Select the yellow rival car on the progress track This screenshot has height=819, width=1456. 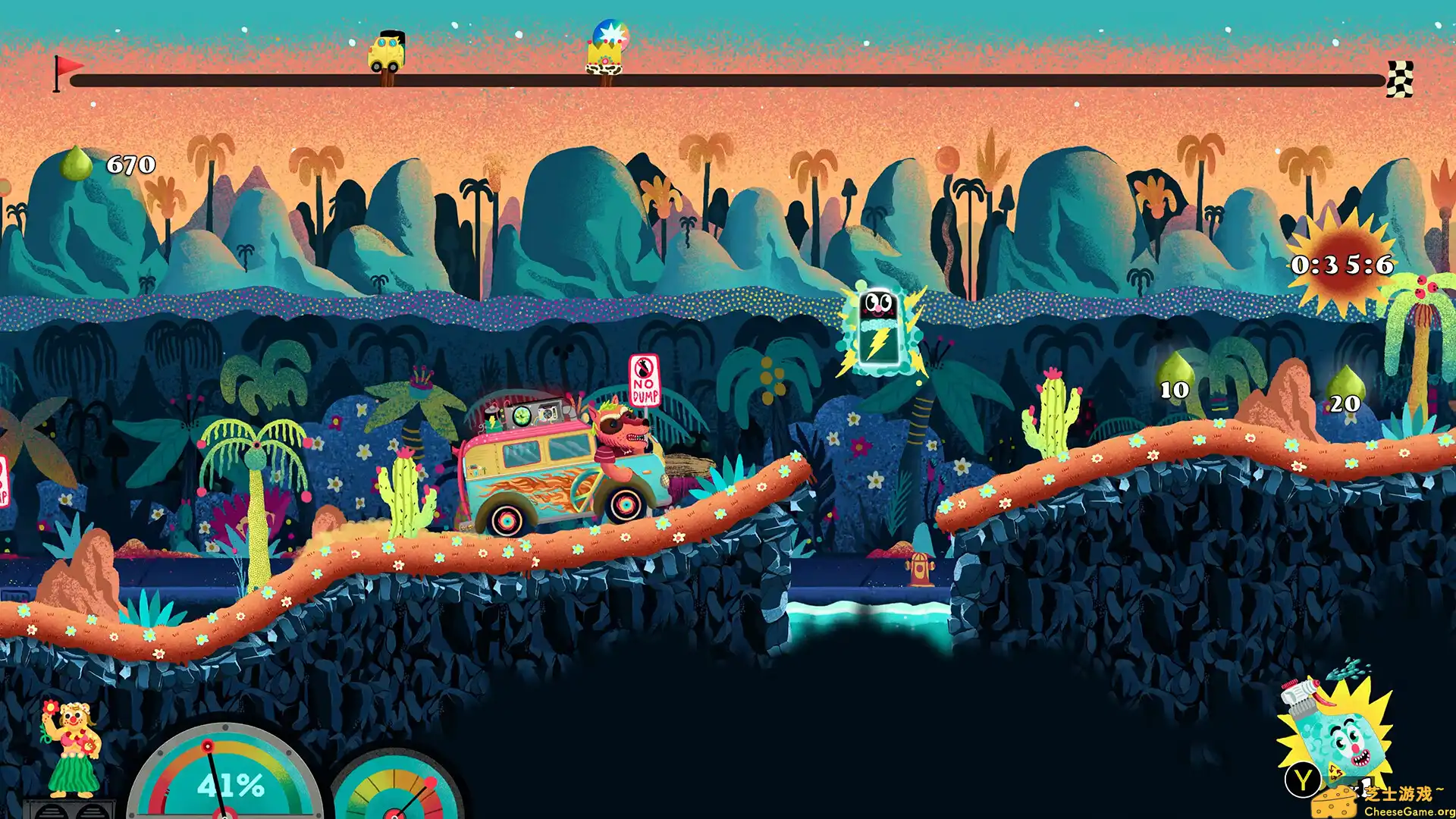(387, 49)
